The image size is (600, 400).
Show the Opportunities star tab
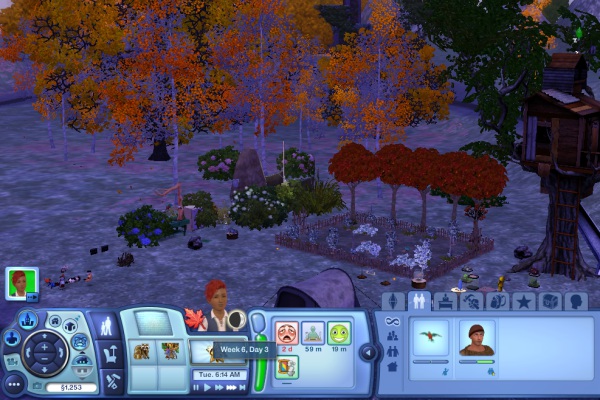click(523, 301)
